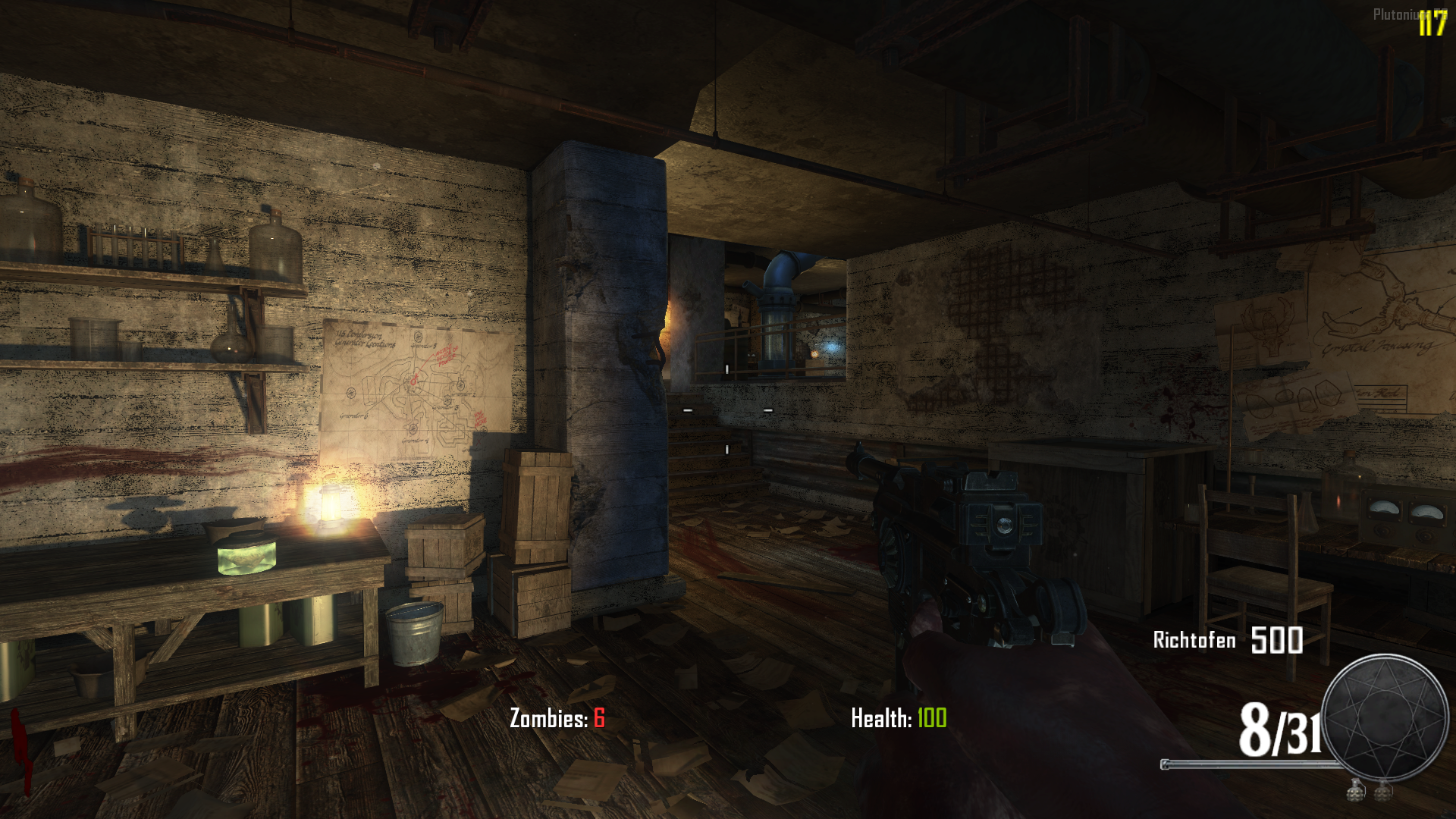Screen dimensions: 1456x819
Task: Select the grenade icons below the dial
Action: 1370,791
